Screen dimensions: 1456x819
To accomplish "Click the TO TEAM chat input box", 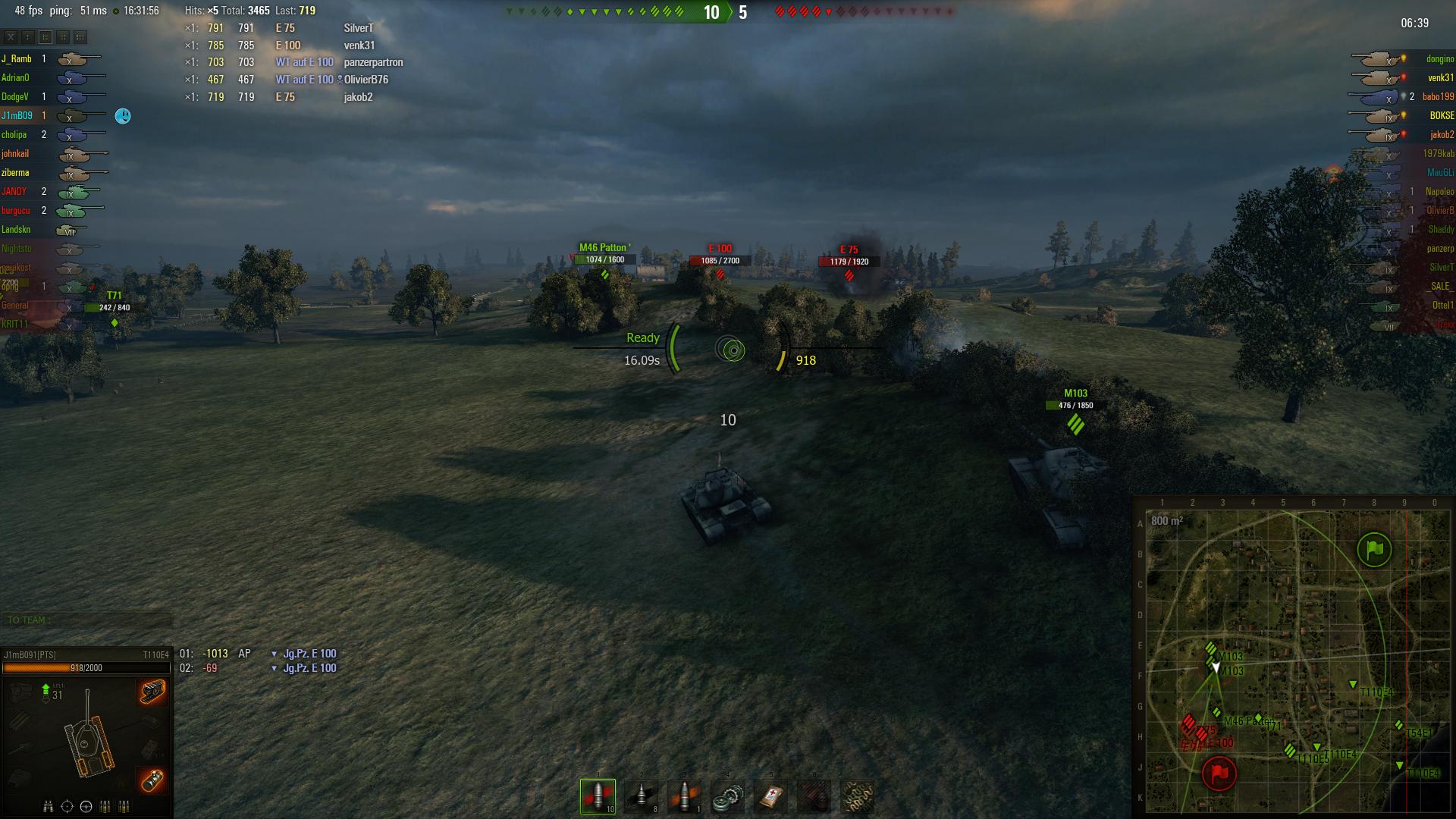I will pos(87,620).
